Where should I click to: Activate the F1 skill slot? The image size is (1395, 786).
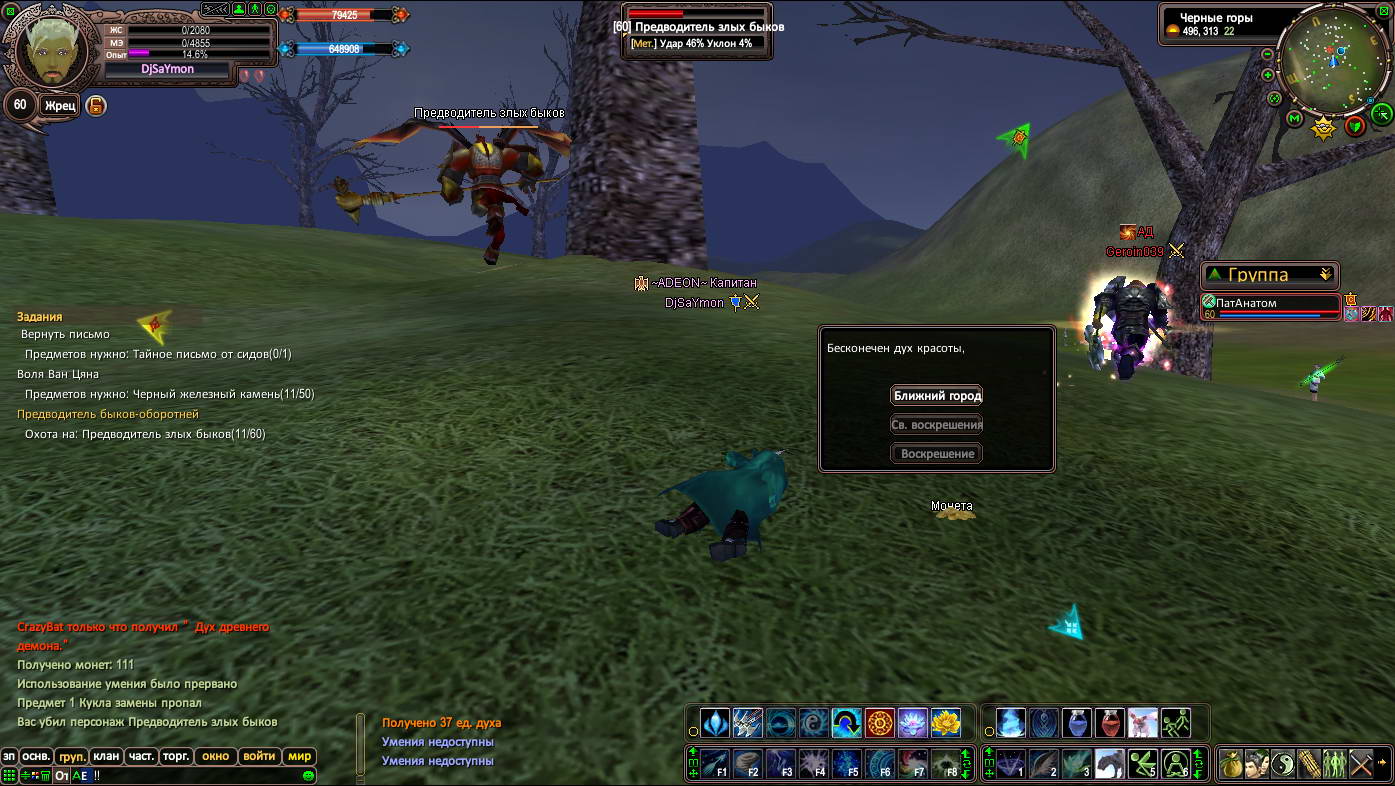715,764
